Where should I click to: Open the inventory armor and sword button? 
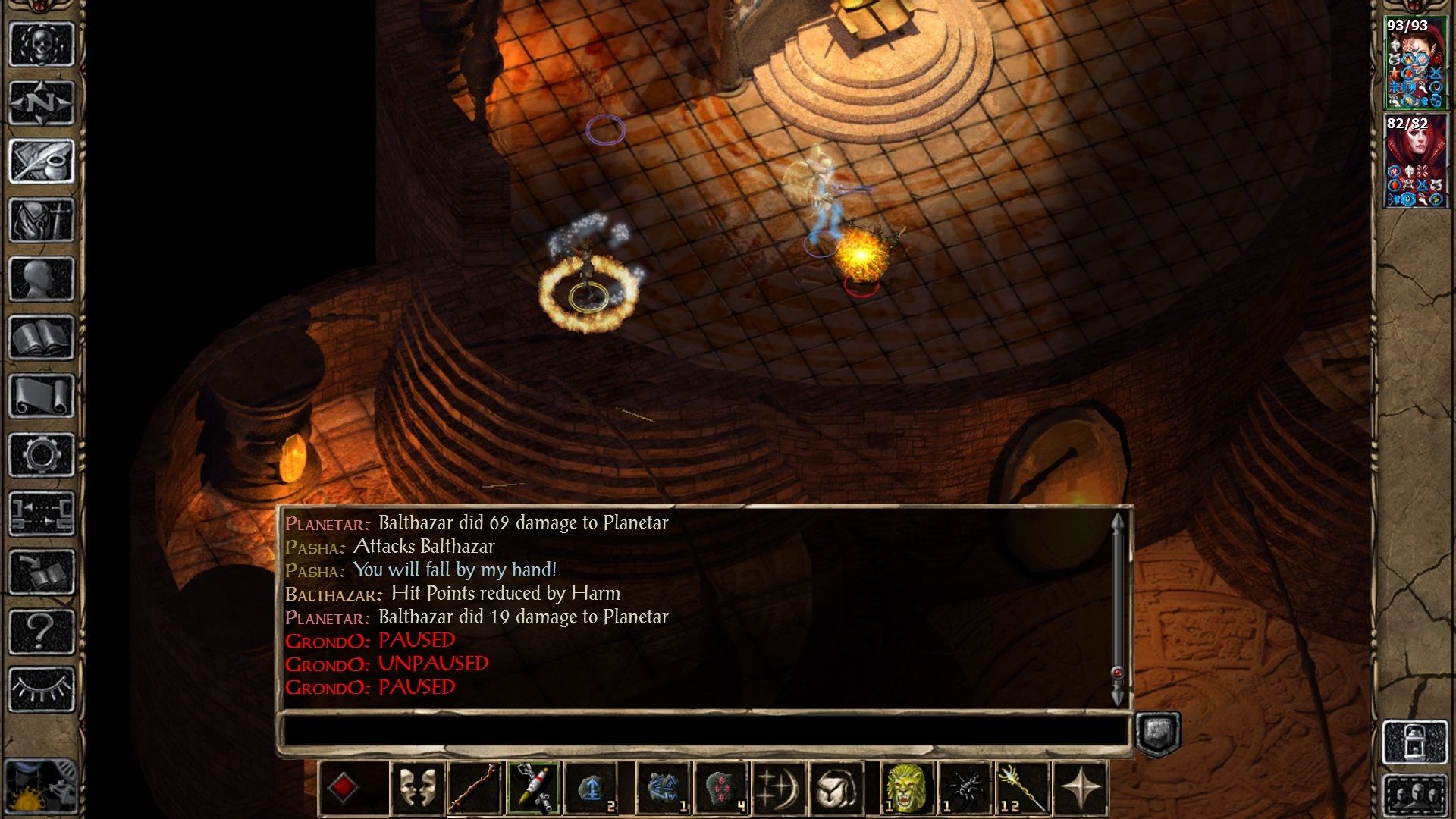pos(42,220)
